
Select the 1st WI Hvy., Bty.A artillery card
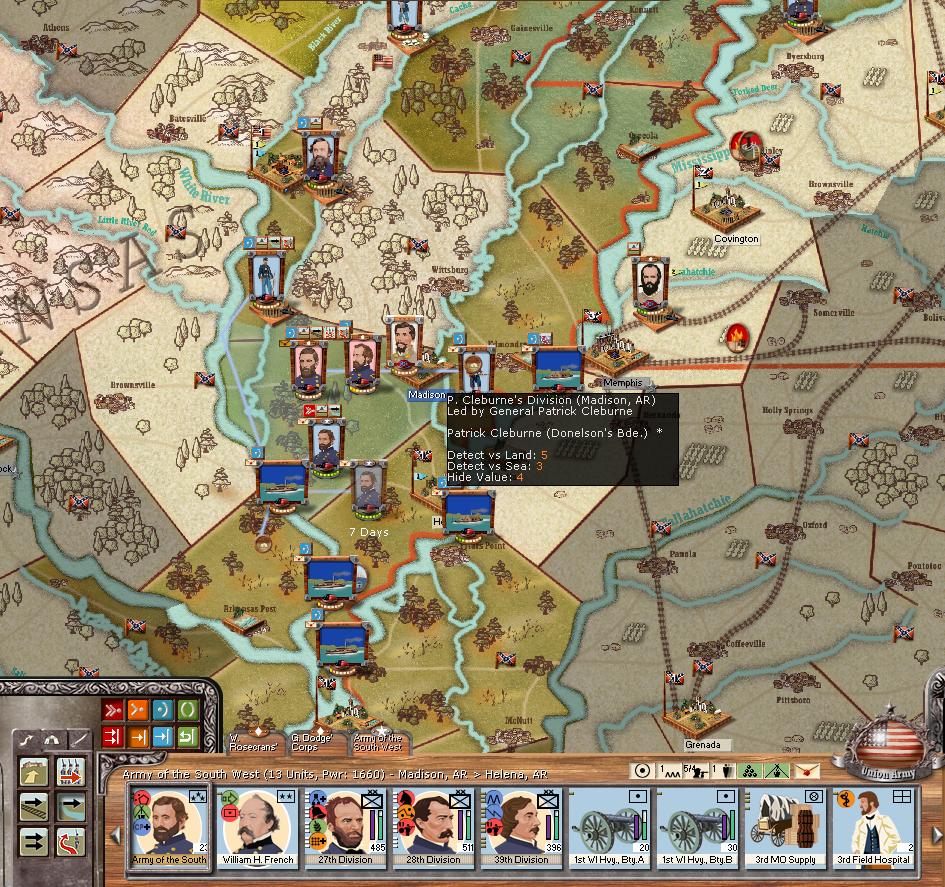coord(608,827)
